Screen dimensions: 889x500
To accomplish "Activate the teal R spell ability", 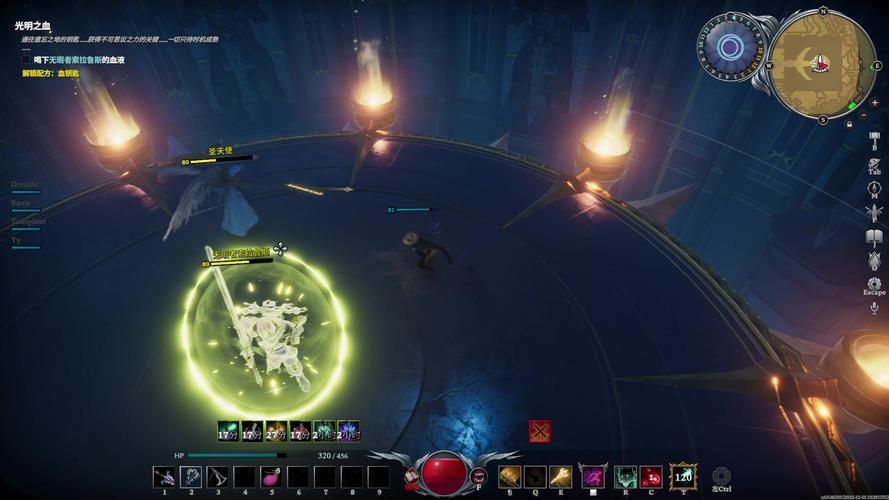I will tap(626, 477).
